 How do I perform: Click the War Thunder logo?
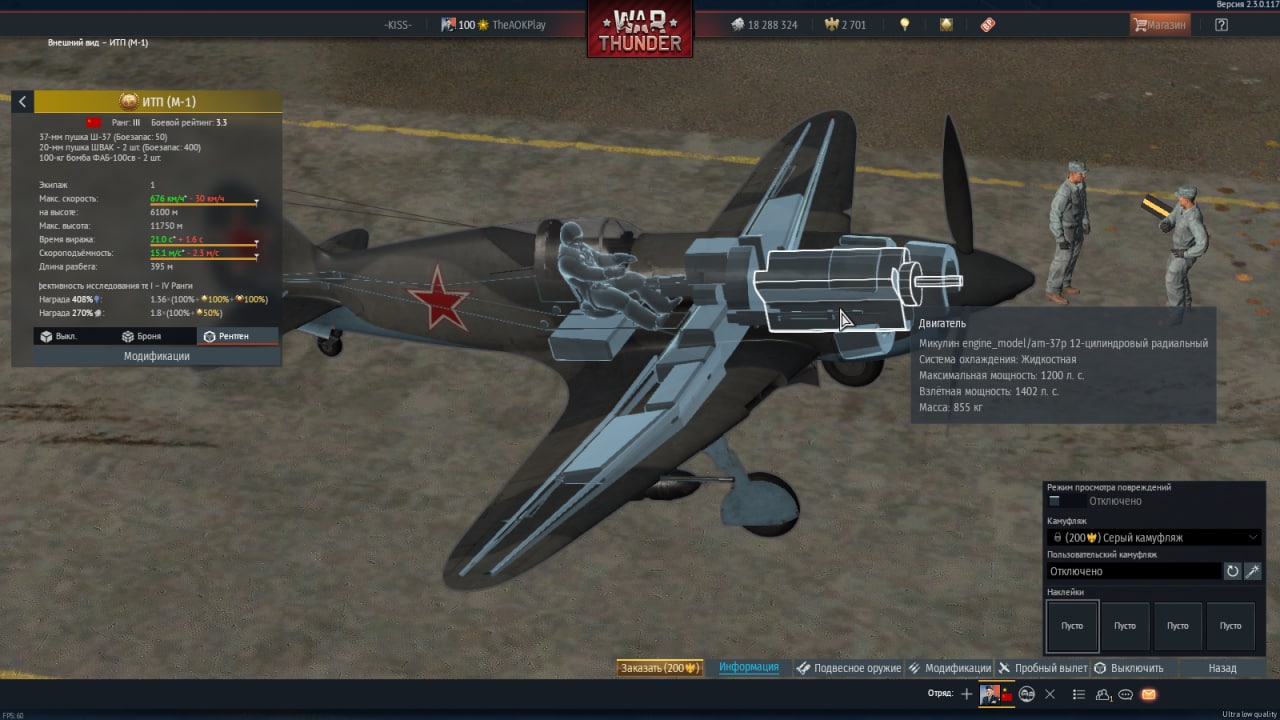[x=640, y=30]
